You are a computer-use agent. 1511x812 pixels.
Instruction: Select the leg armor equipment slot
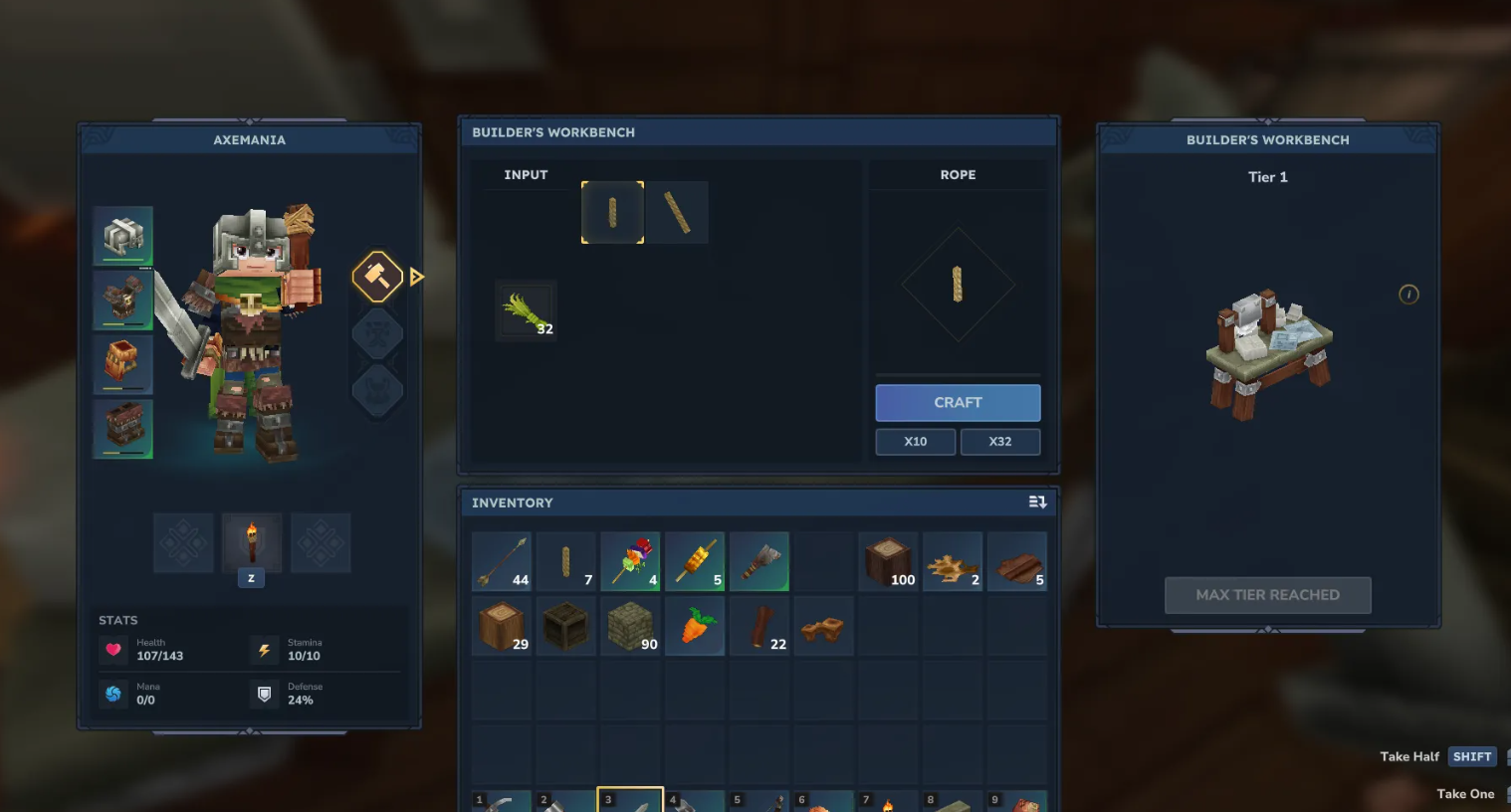point(123,429)
